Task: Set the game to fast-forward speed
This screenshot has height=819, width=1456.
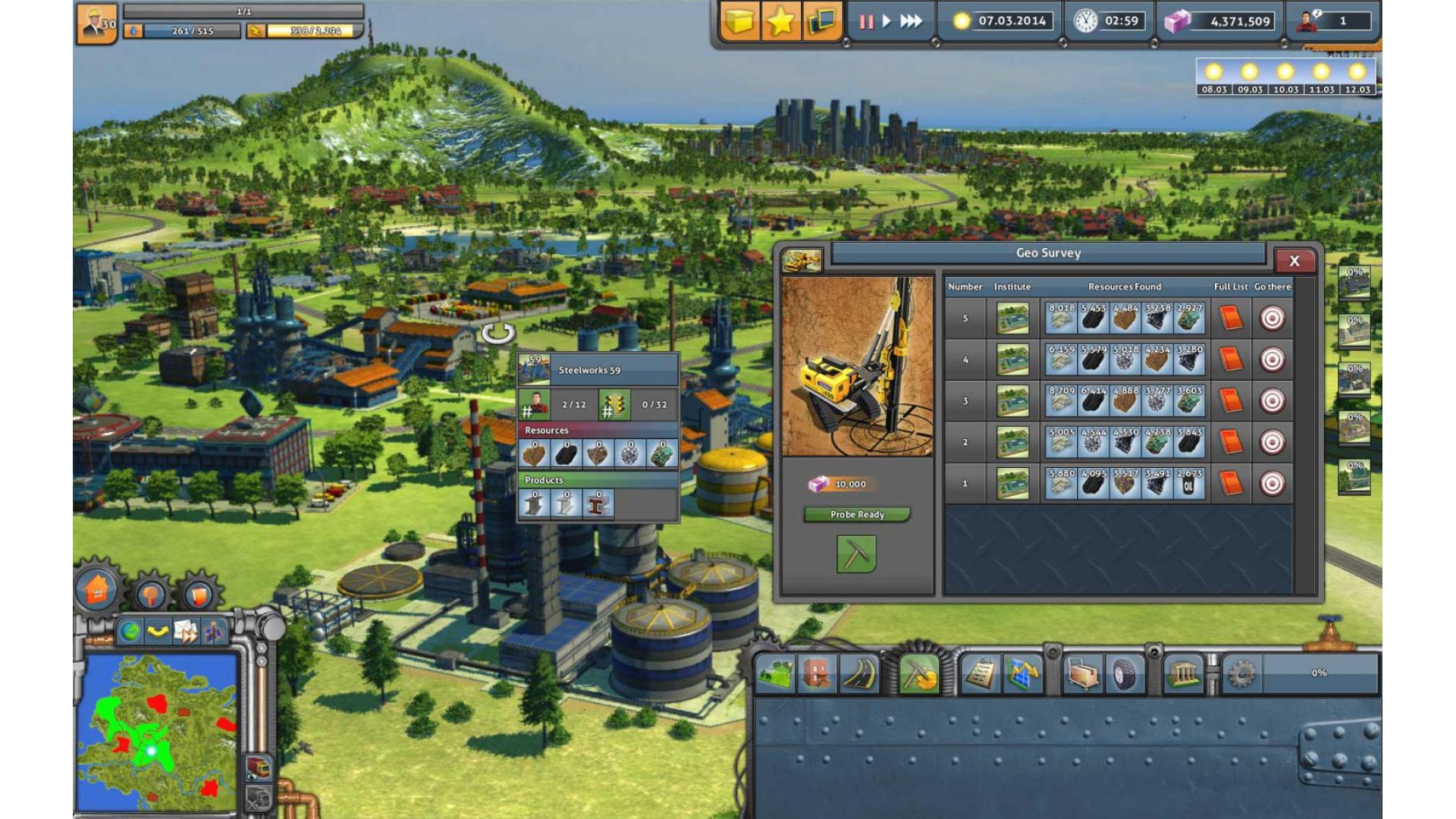Action: coord(911,21)
